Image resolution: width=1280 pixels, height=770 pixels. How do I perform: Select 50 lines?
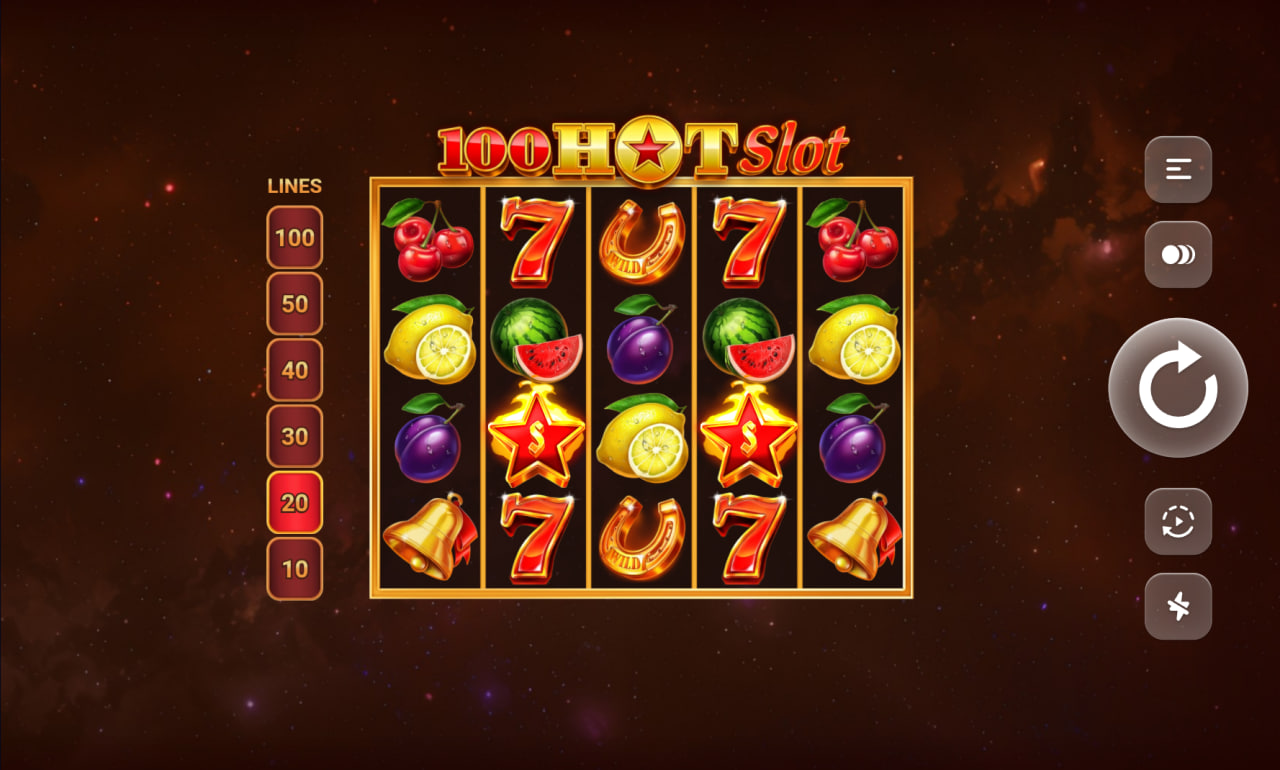click(294, 304)
